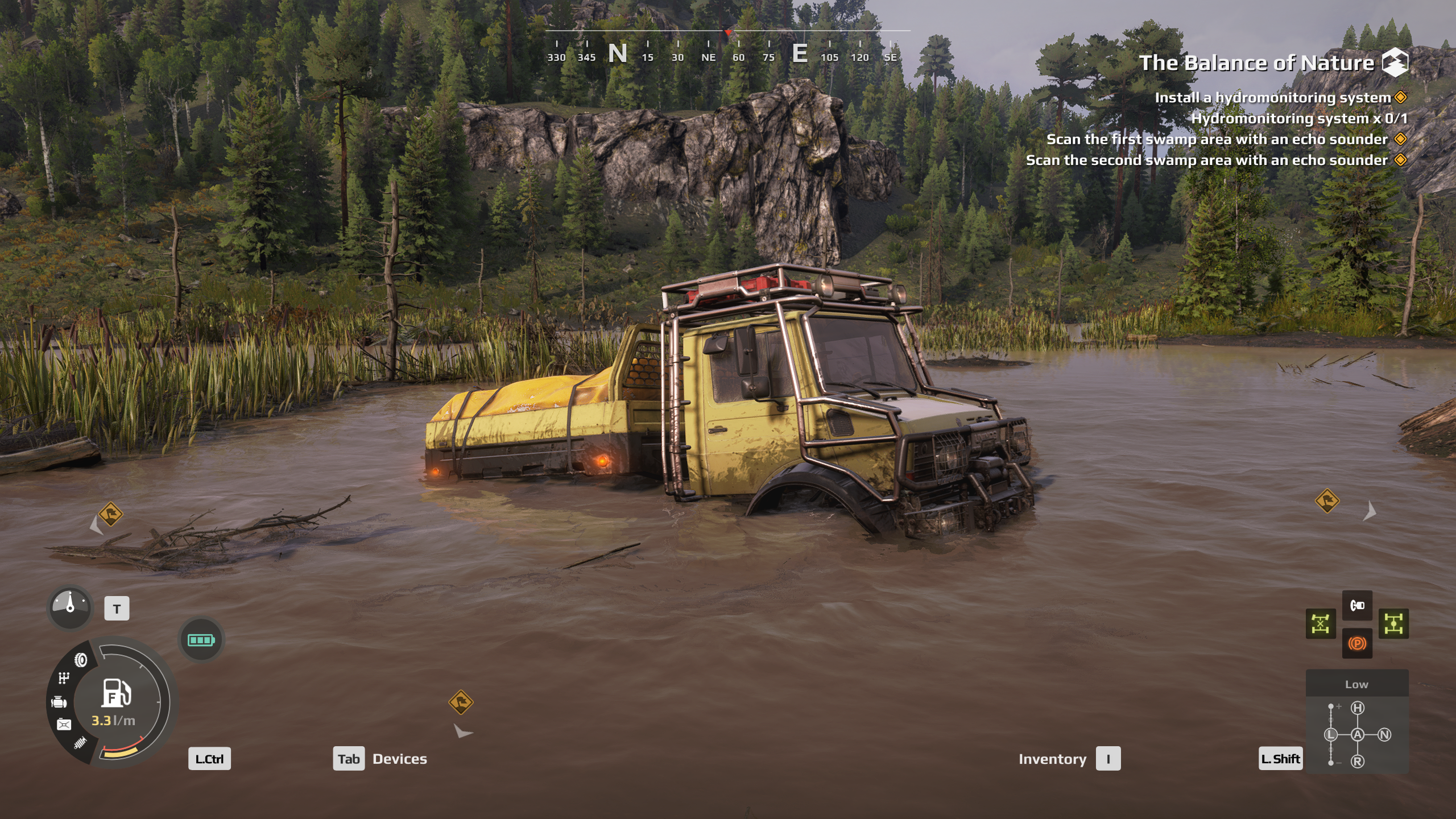Select the green battery charge icon

pyautogui.click(x=201, y=640)
